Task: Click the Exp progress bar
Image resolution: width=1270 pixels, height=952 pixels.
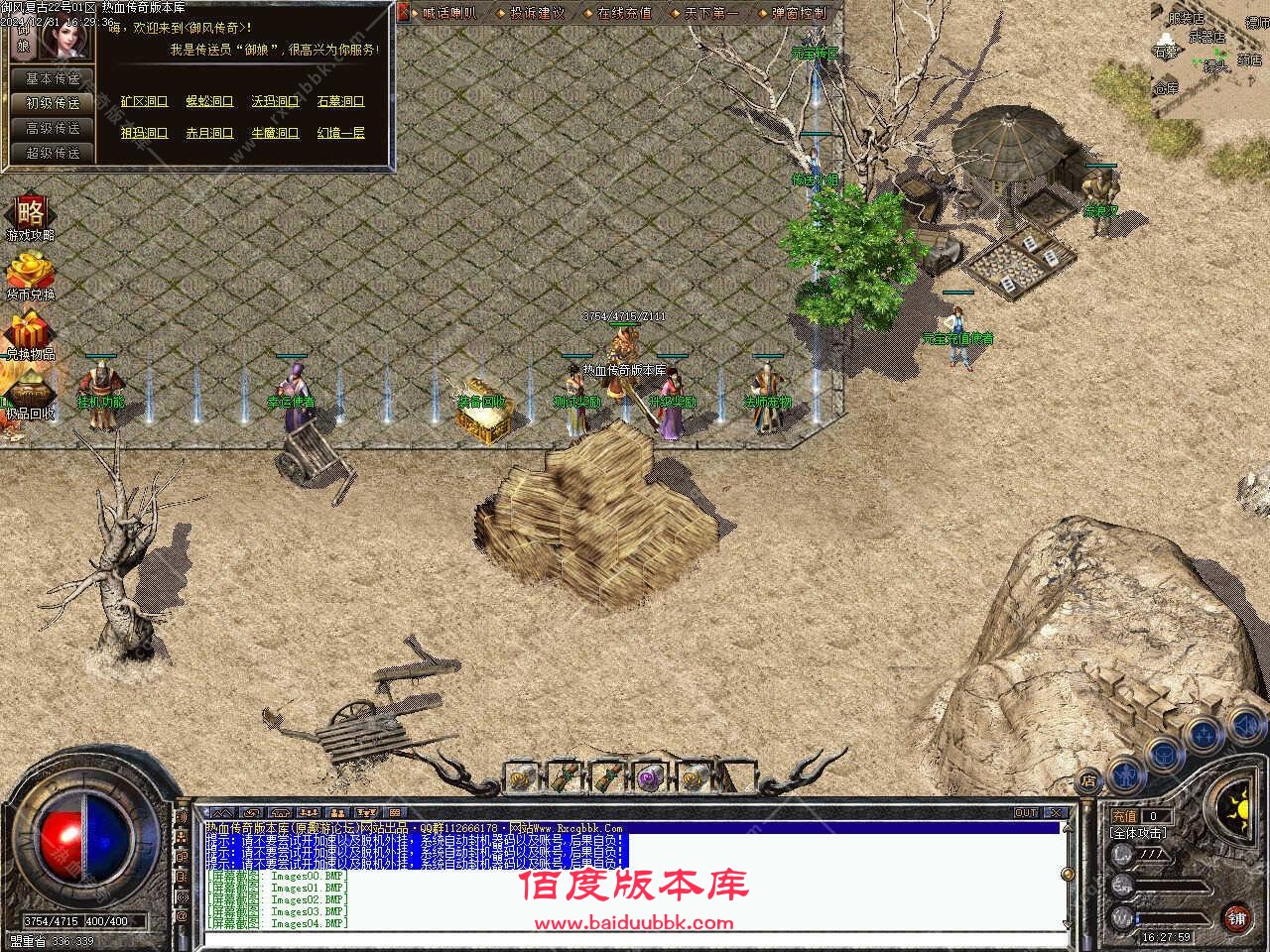Action: (1176, 888)
